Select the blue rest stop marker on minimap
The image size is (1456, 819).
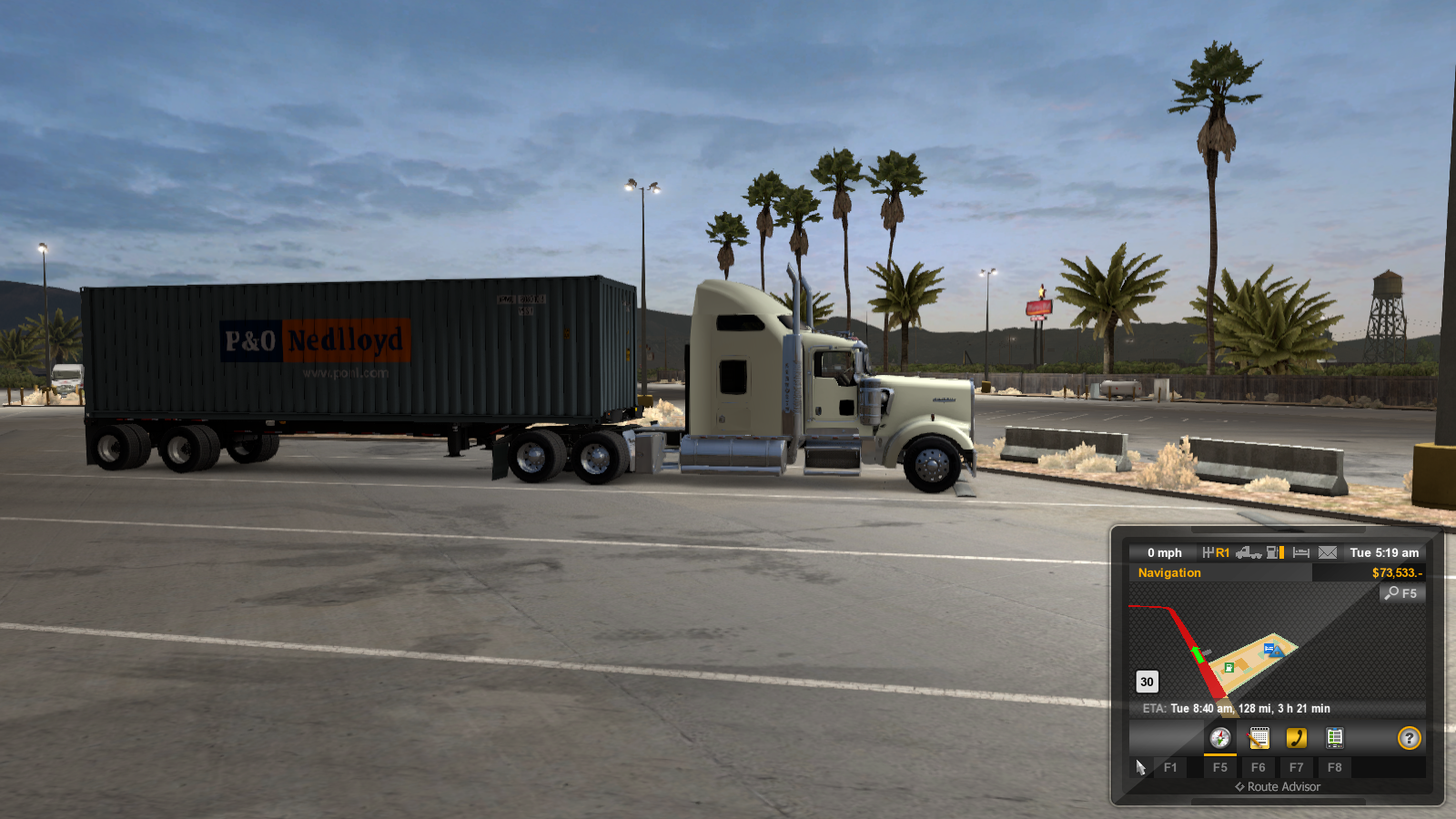click(1269, 648)
